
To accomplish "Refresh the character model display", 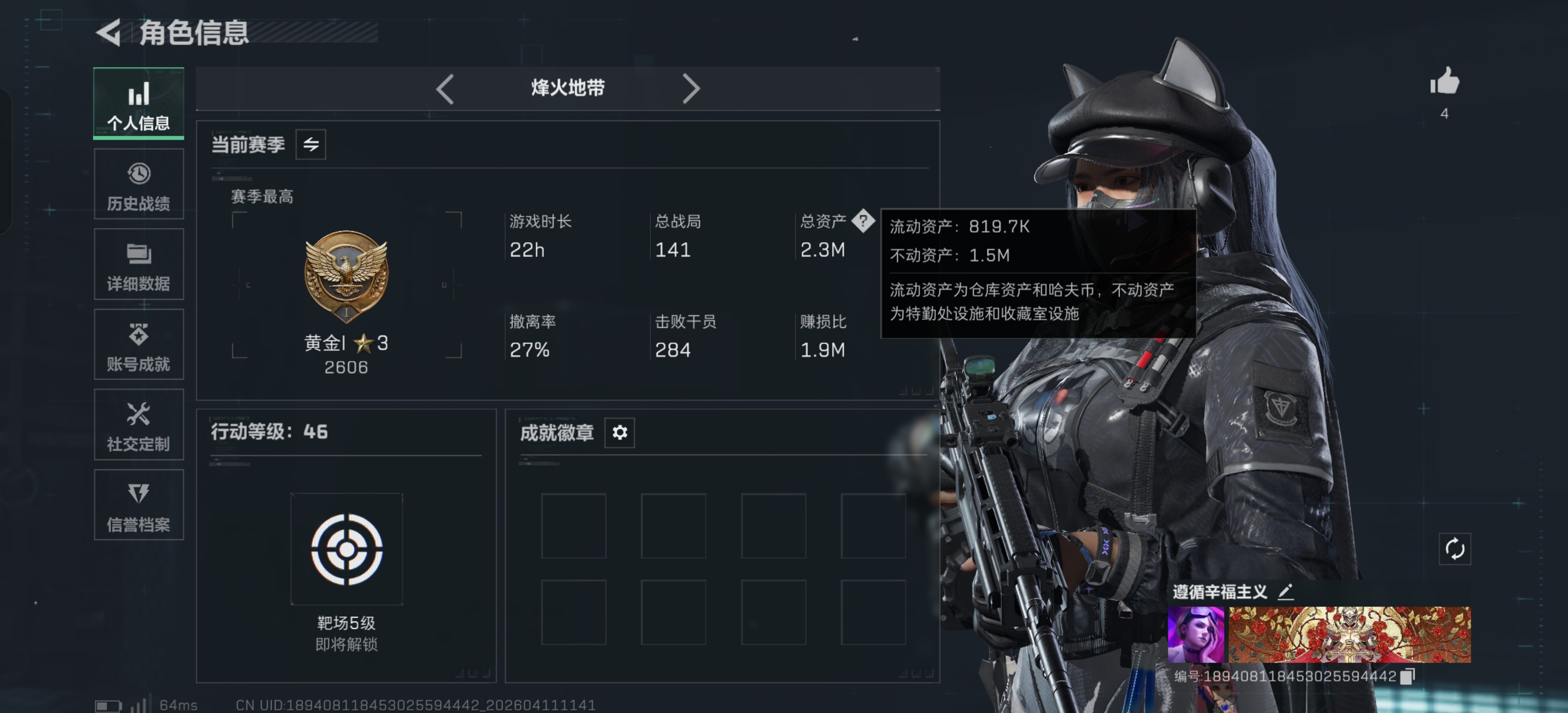I will [1455, 549].
